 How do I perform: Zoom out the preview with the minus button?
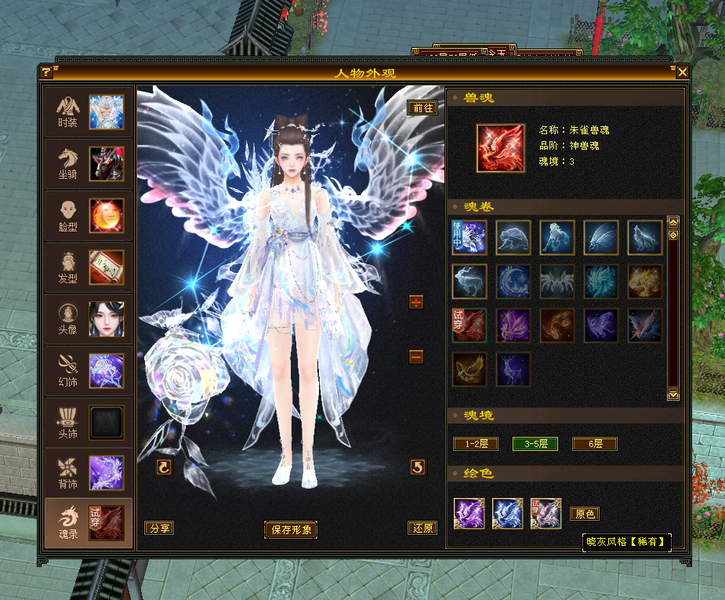(416, 356)
